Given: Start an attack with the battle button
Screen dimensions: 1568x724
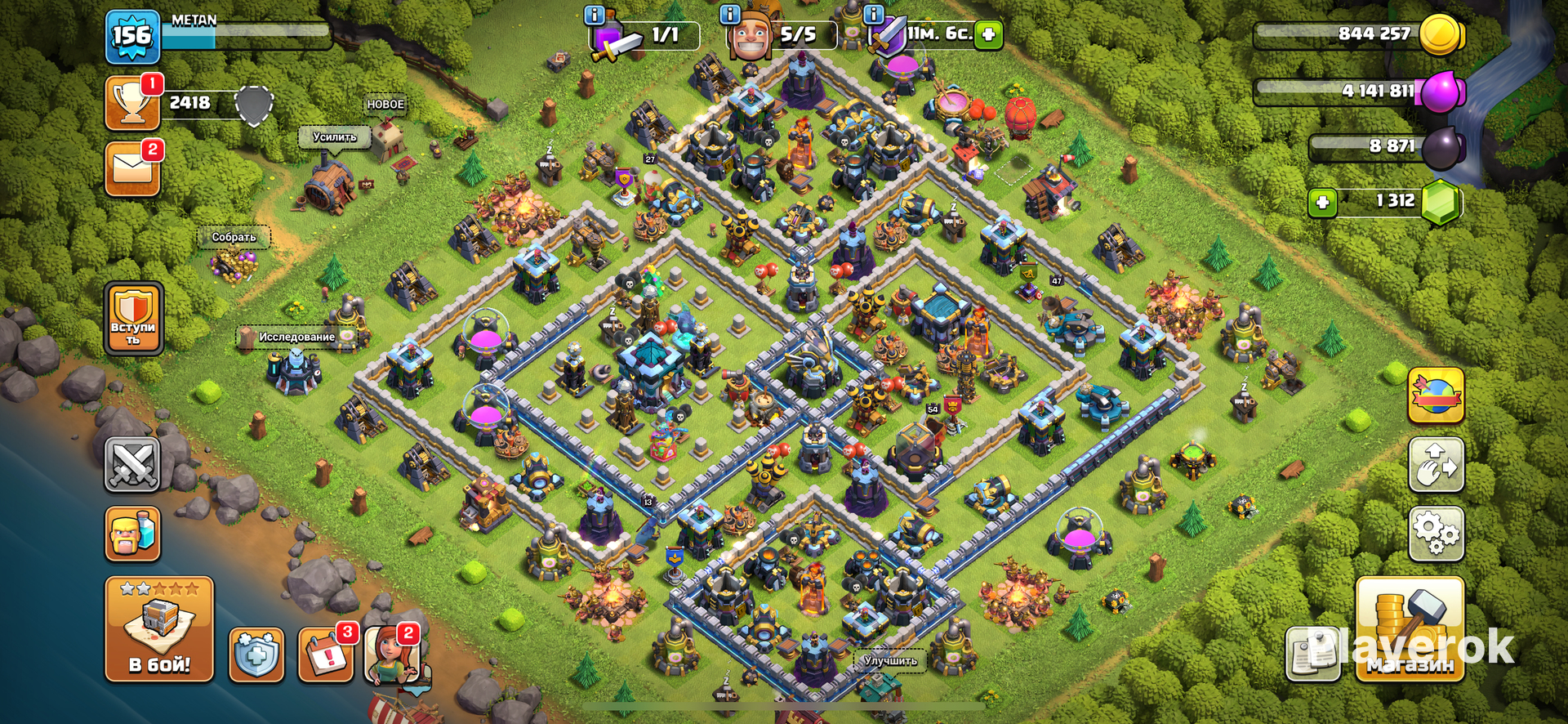Looking at the screenshot, I should click(x=159, y=629).
